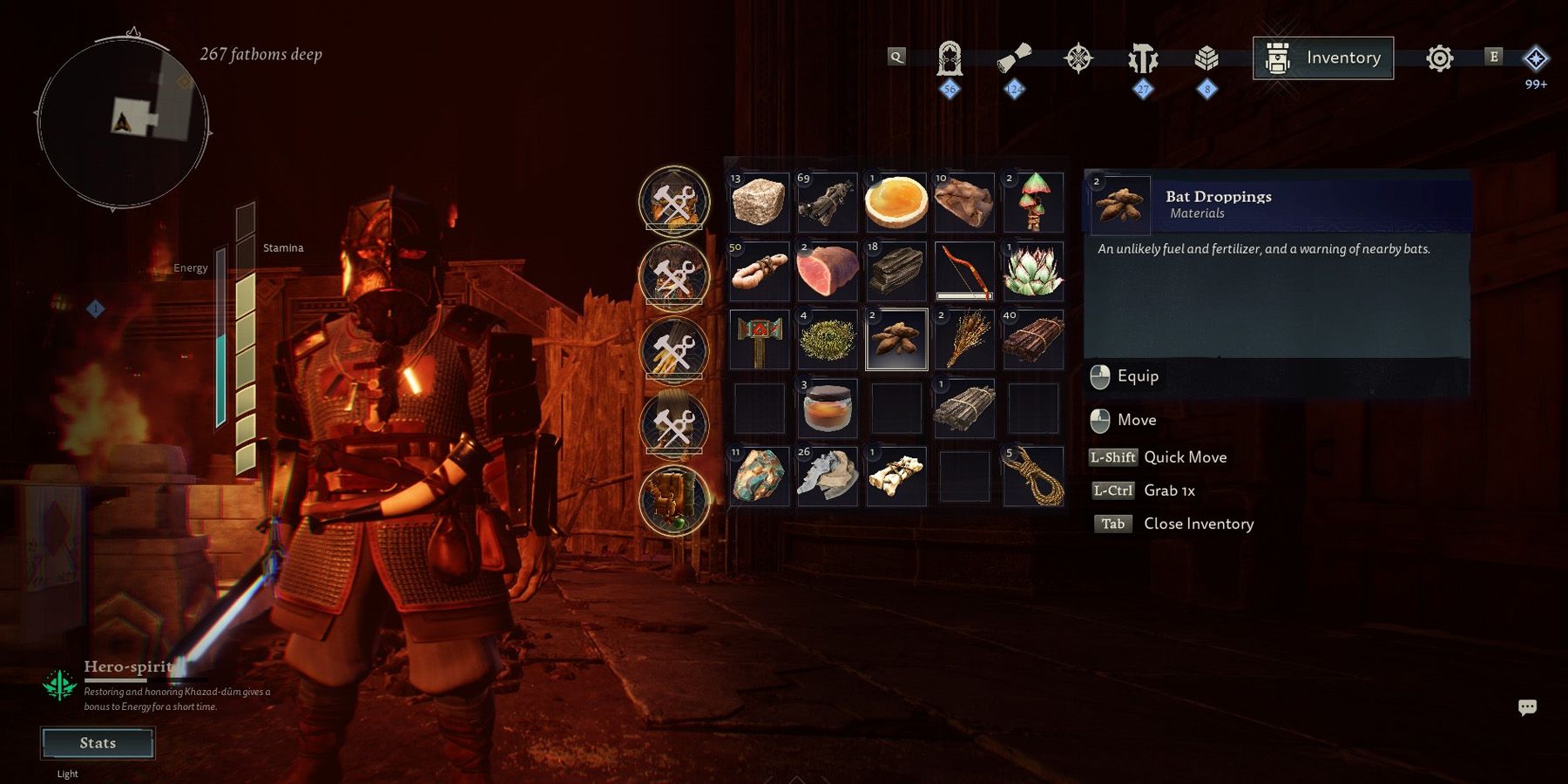The image size is (1568, 784).
Task: Open the settings gear icon
Action: 1439,56
